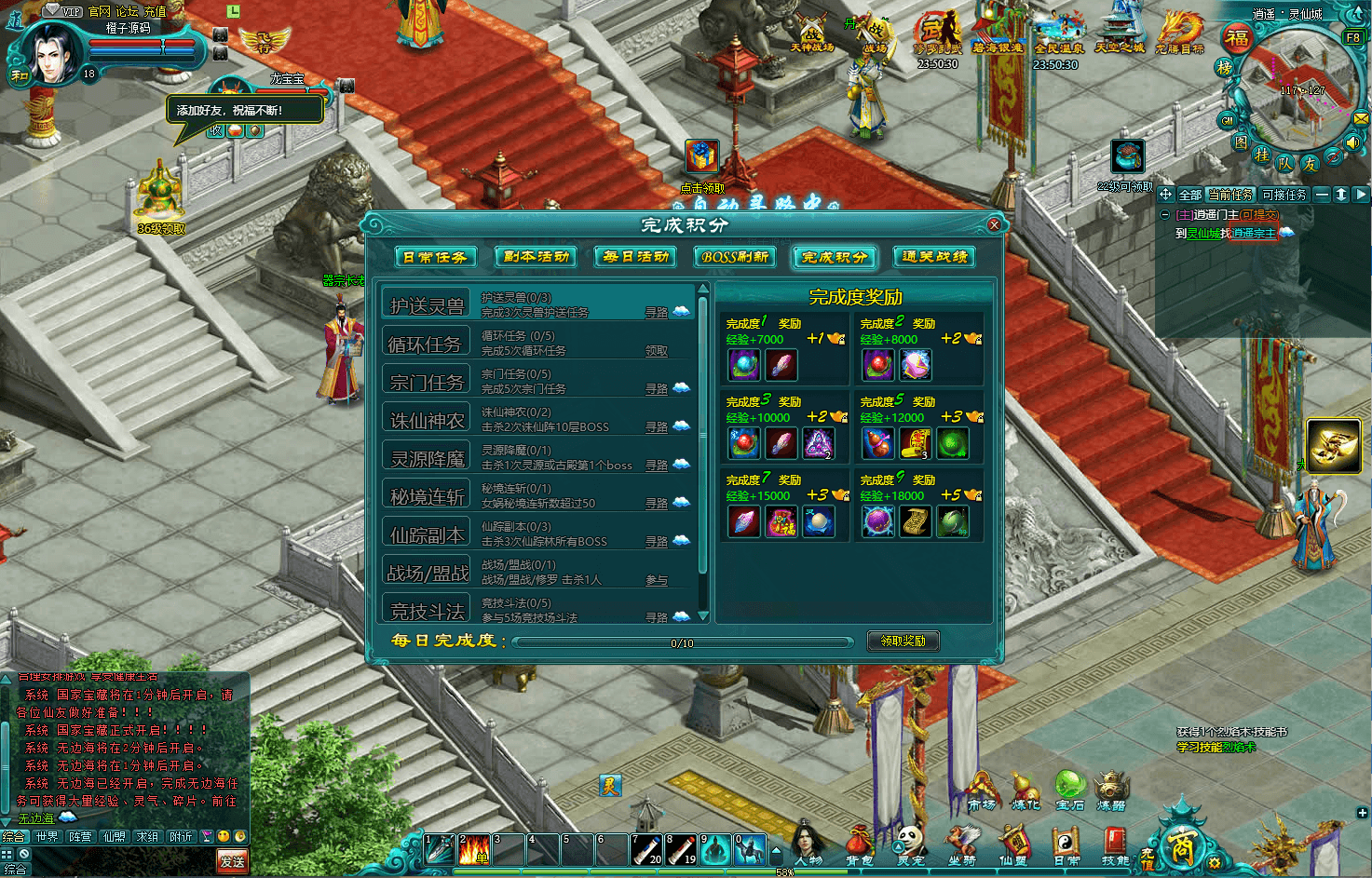Click 参与 for 战场/盟战
This screenshot has width=1372, height=878.
657,580
